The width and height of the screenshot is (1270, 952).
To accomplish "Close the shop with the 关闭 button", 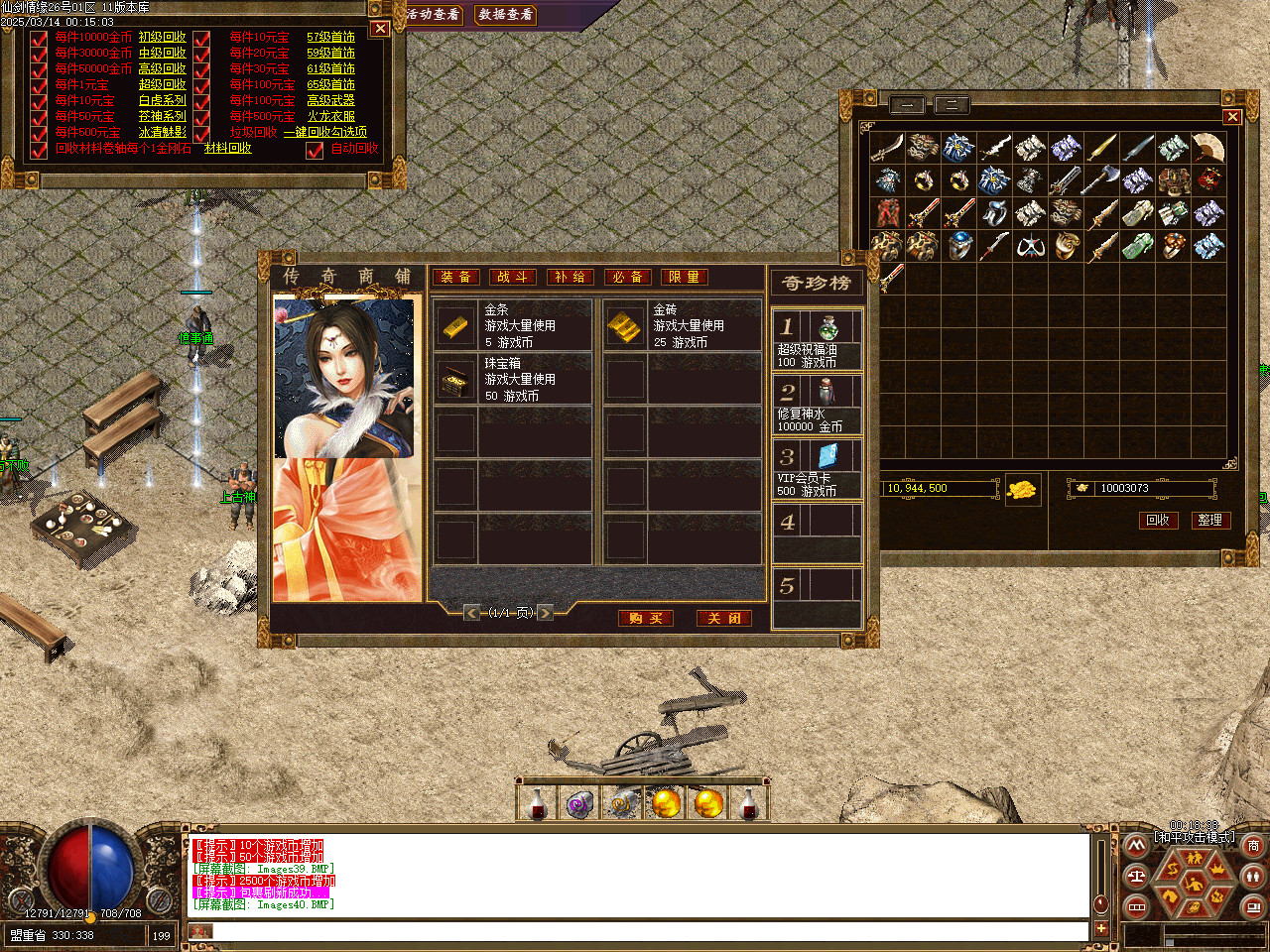I will [x=723, y=618].
